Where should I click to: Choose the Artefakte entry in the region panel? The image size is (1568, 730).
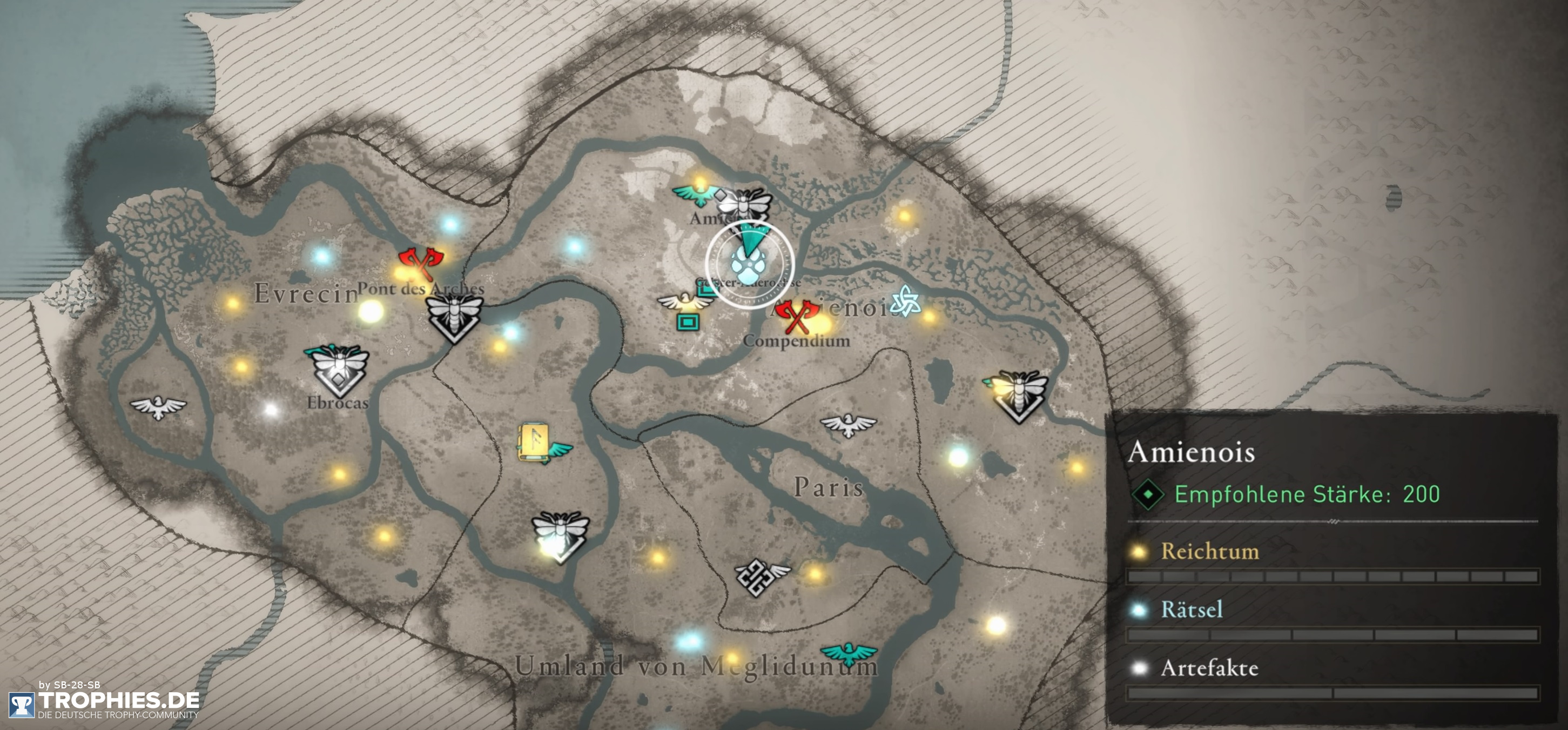tap(1209, 668)
